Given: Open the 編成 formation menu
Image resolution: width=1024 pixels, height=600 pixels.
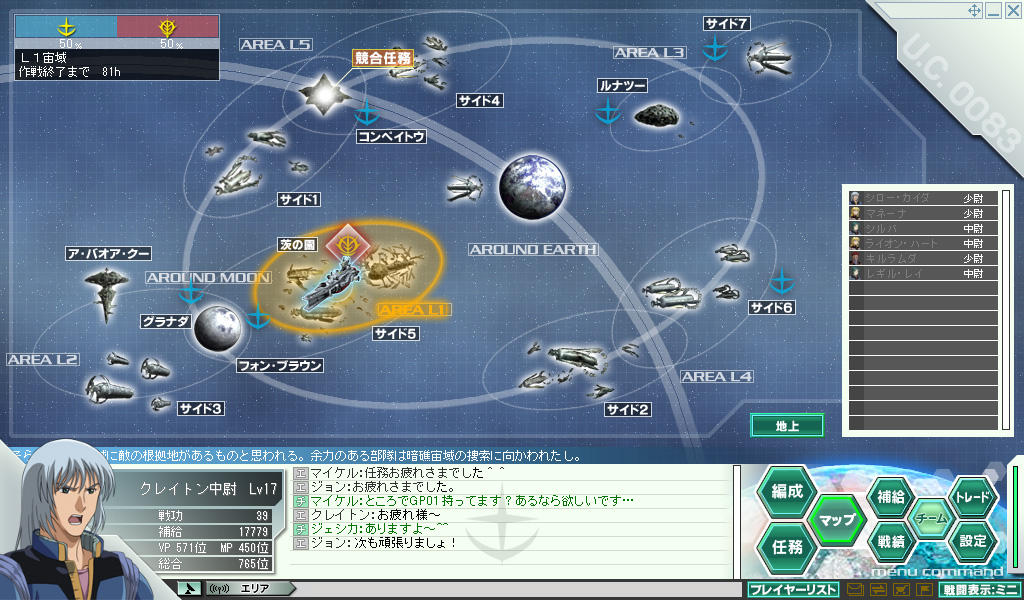Looking at the screenshot, I should coord(787,491).
